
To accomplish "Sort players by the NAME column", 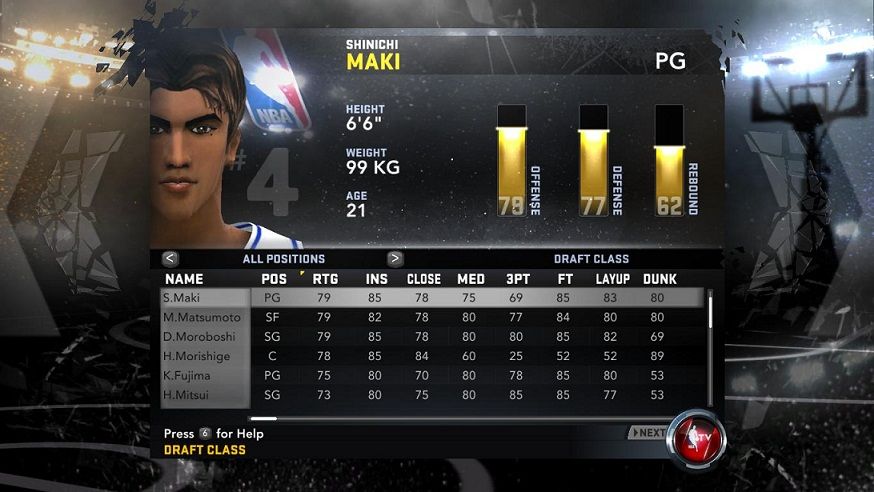I will 184,279.
